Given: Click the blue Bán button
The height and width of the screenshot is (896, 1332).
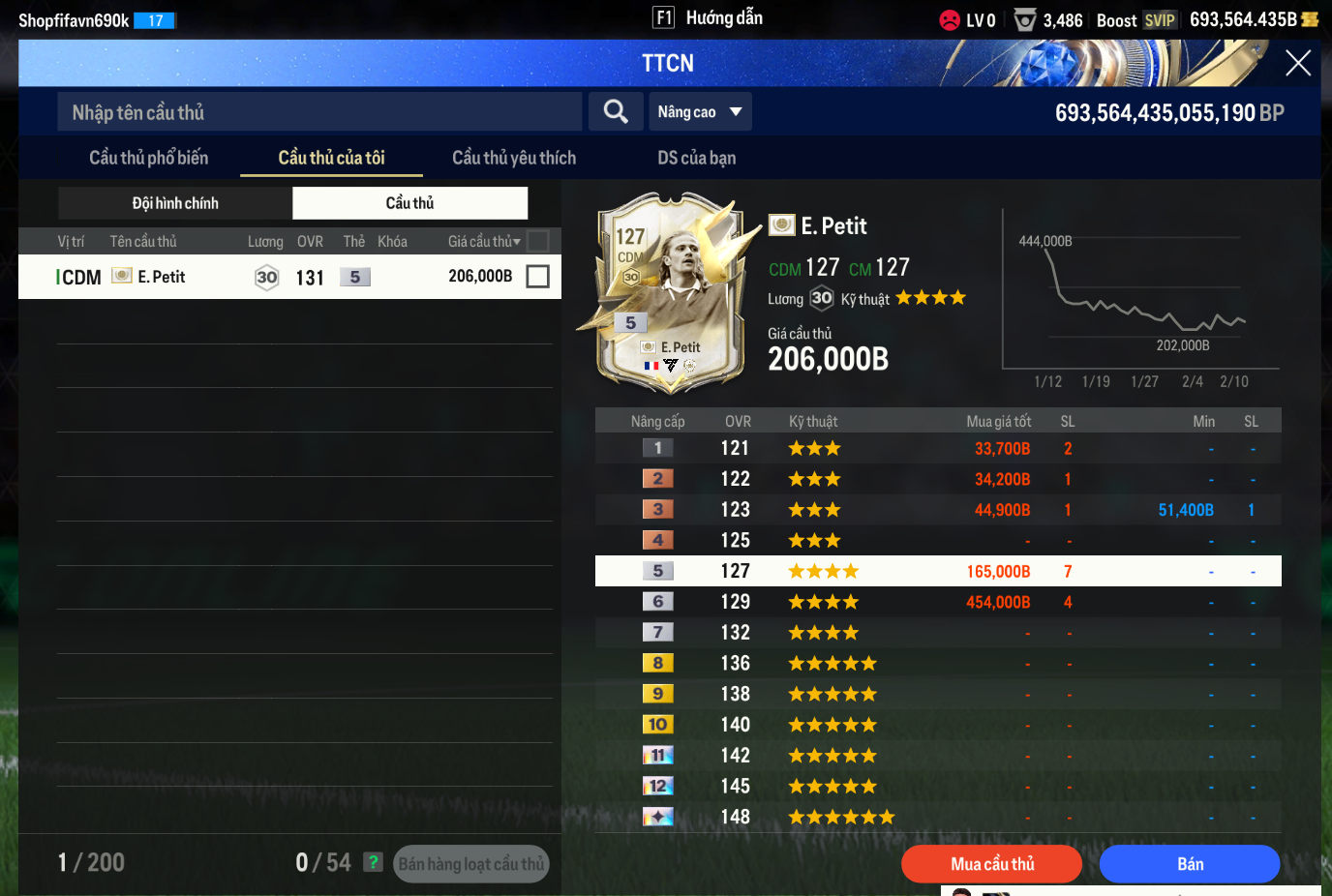Looking at the screenshot, I should [x=1189, y=864].
